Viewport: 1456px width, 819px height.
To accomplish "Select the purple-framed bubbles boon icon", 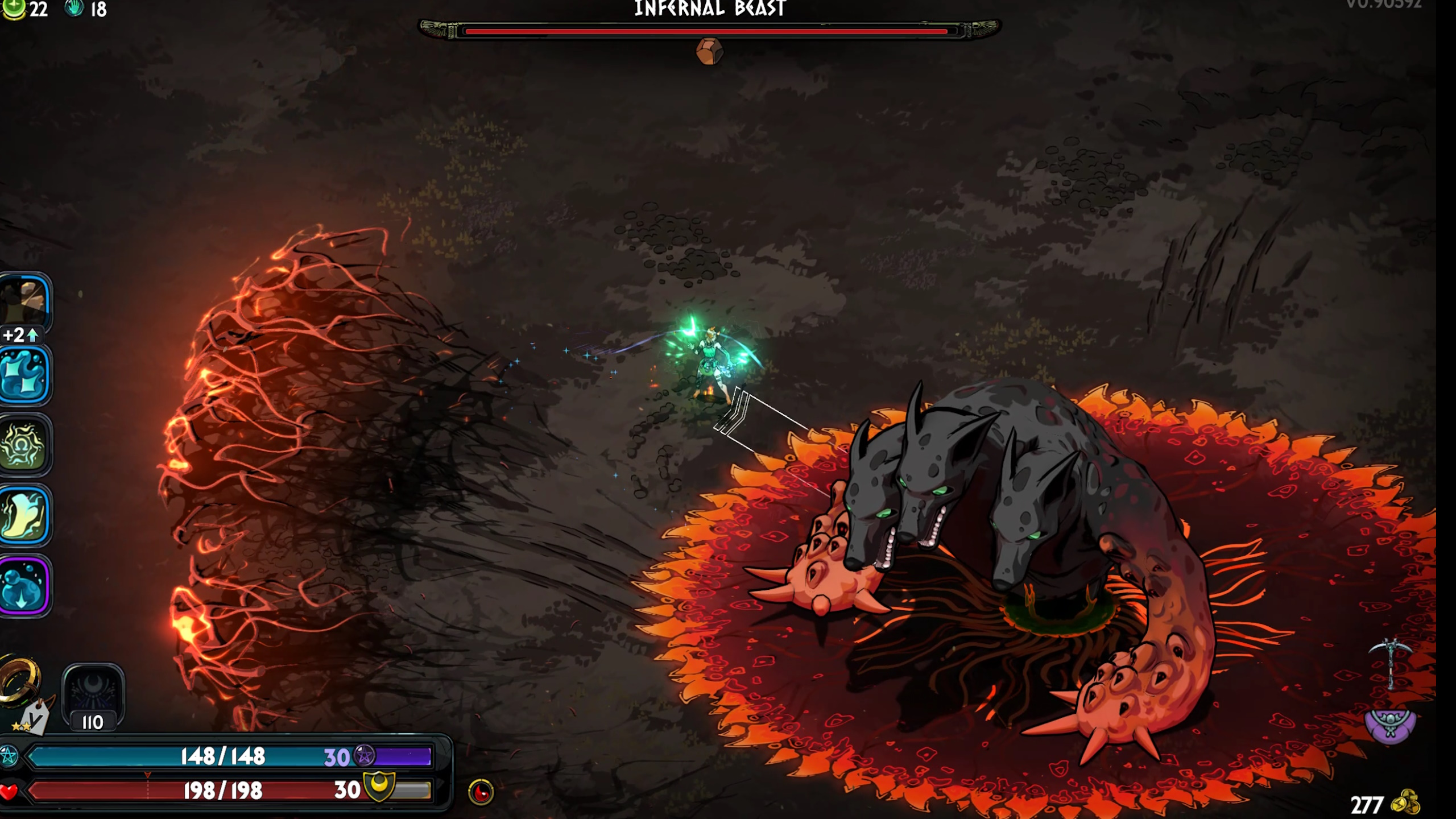I will (24, 586).
